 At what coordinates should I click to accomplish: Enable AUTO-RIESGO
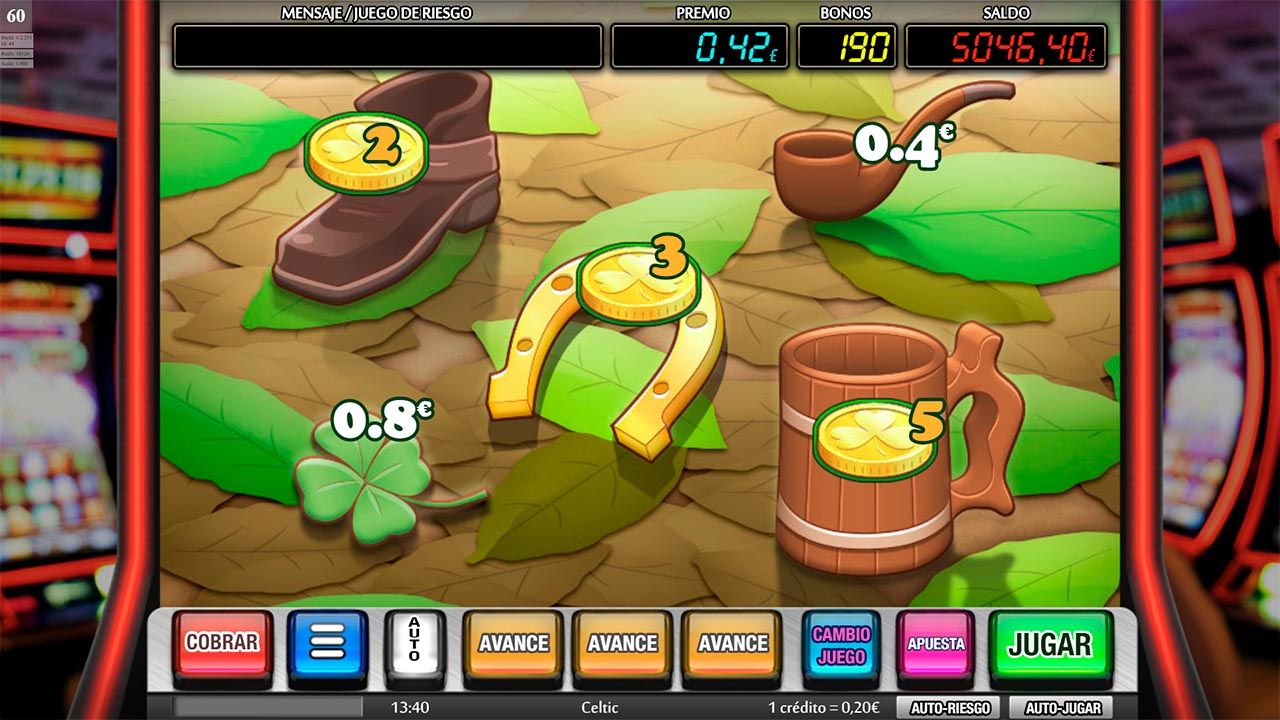(949, 708)
